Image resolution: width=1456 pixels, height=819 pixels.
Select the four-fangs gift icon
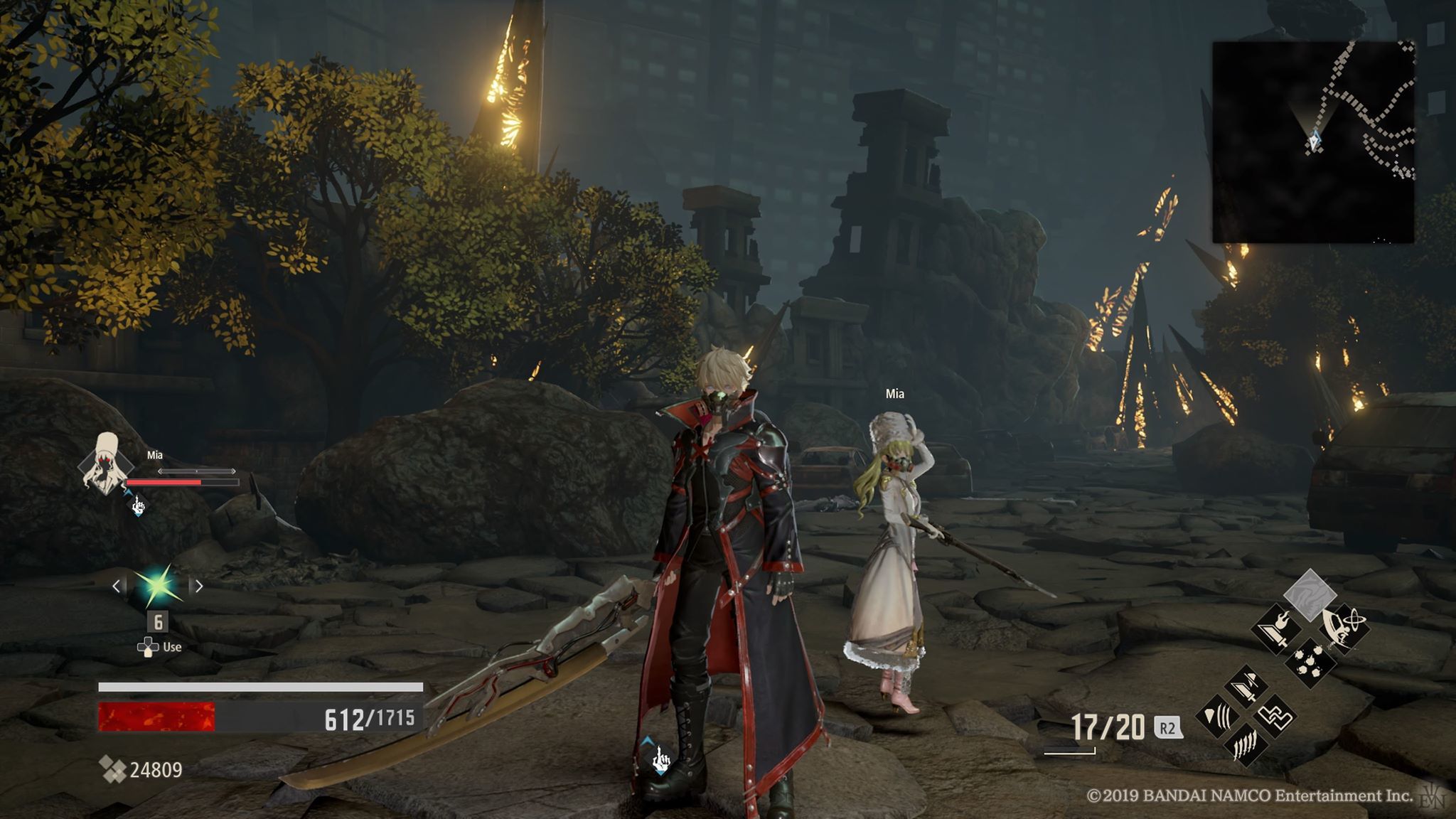[1247, 744]
